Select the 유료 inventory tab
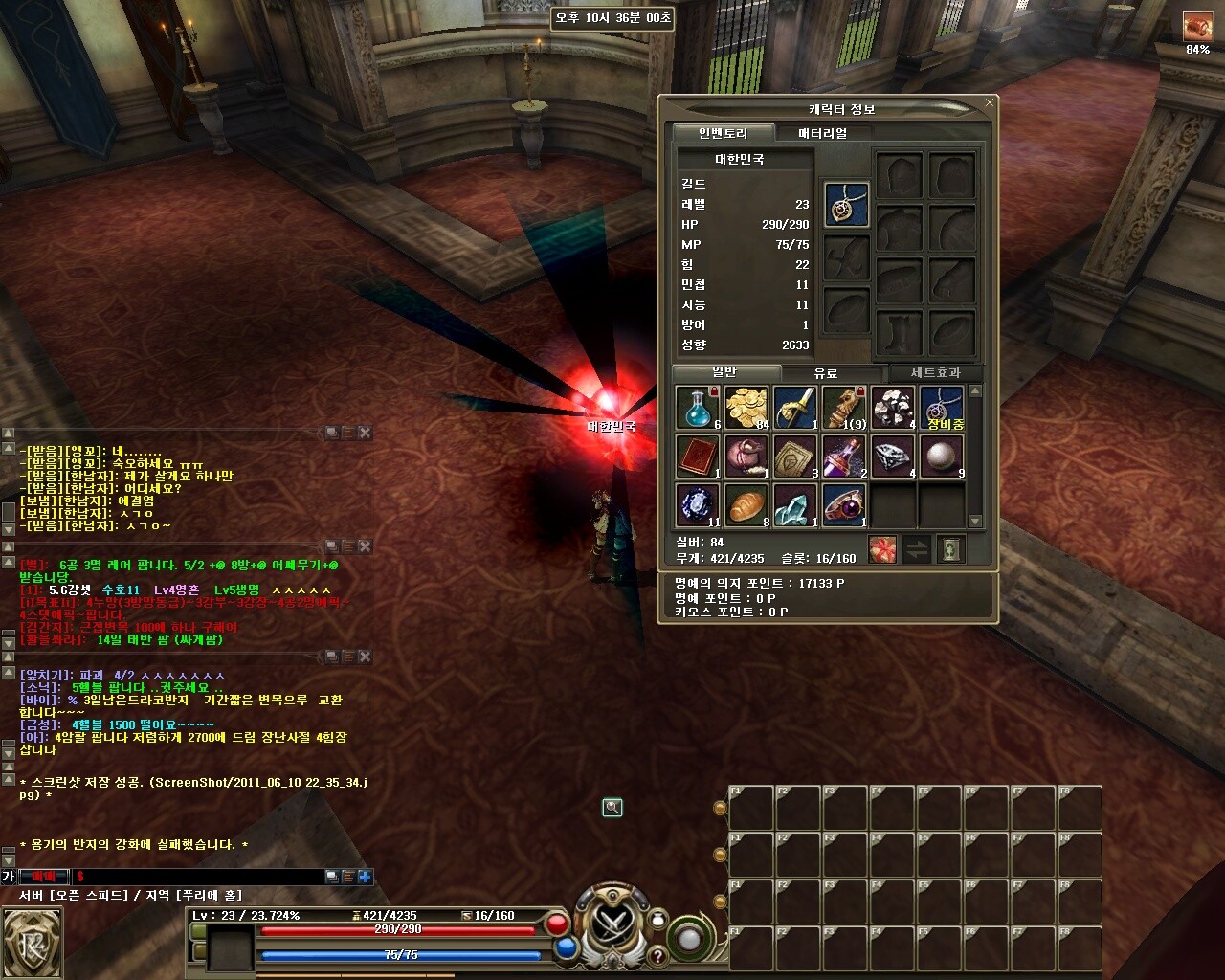The height and width of the screenshot is (980, 1225). tap(825, 373)
